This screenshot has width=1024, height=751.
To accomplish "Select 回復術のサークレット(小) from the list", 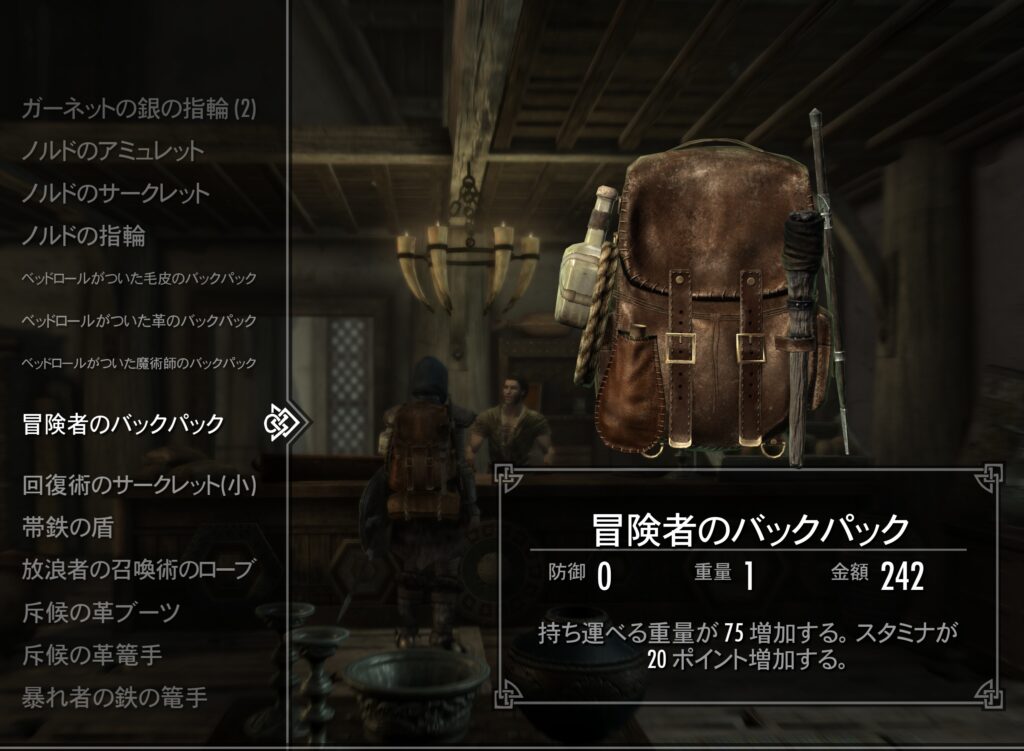I will pos(139,486).
